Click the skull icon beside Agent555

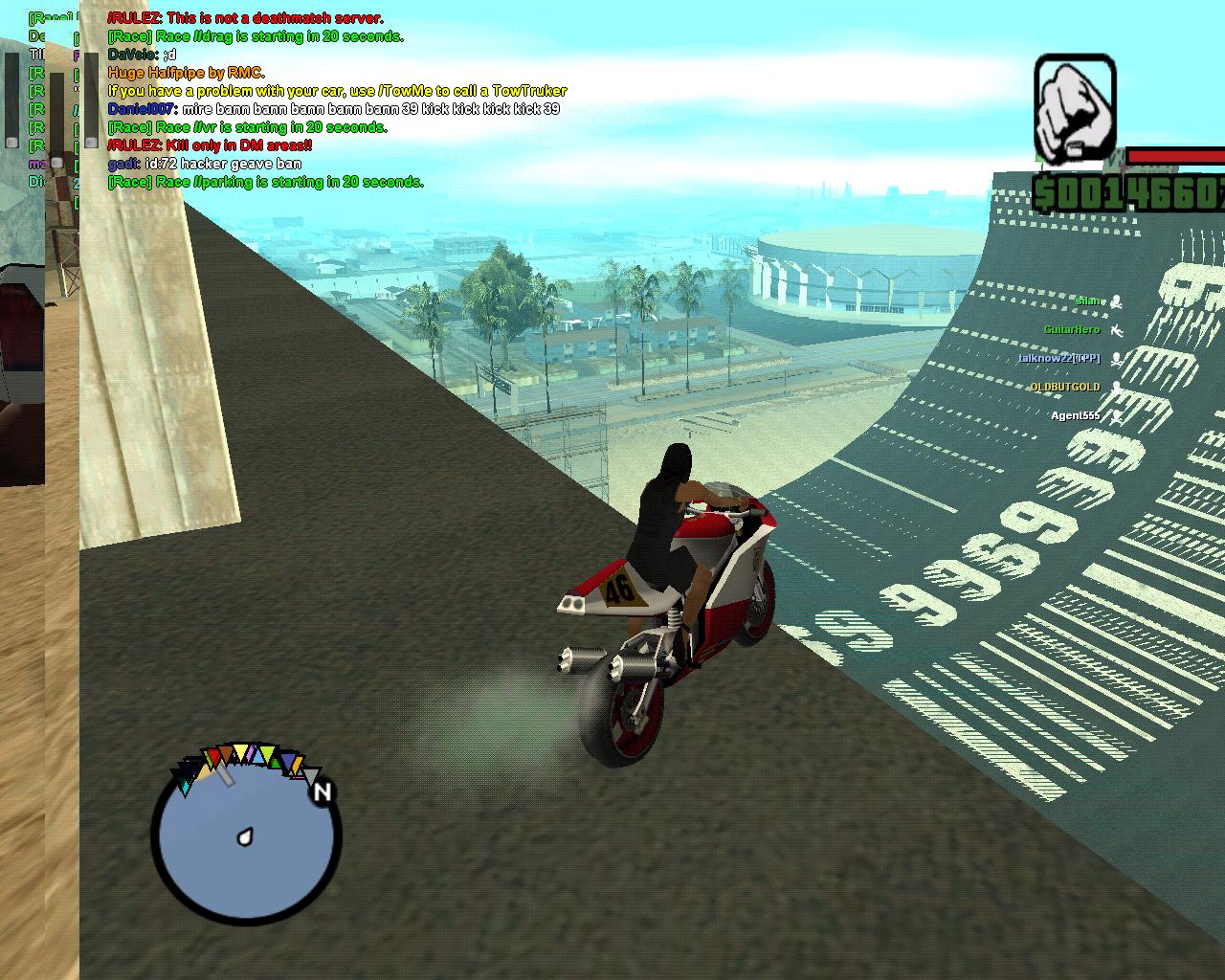click(x=1118, y=416)
